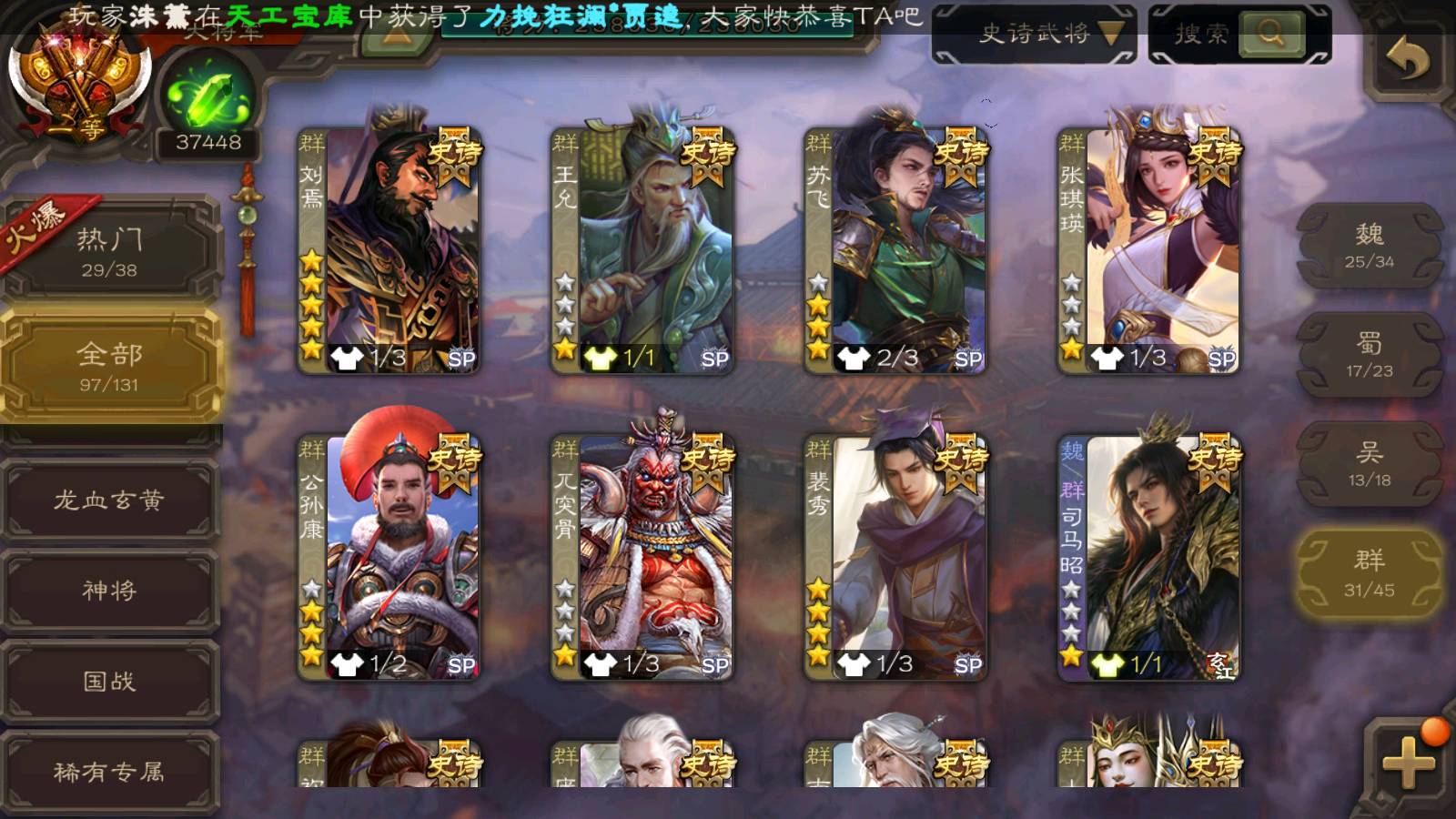Pick the 公孙康 hero card
Screen dimensions: 1456x819
click(x=390, y=557)
